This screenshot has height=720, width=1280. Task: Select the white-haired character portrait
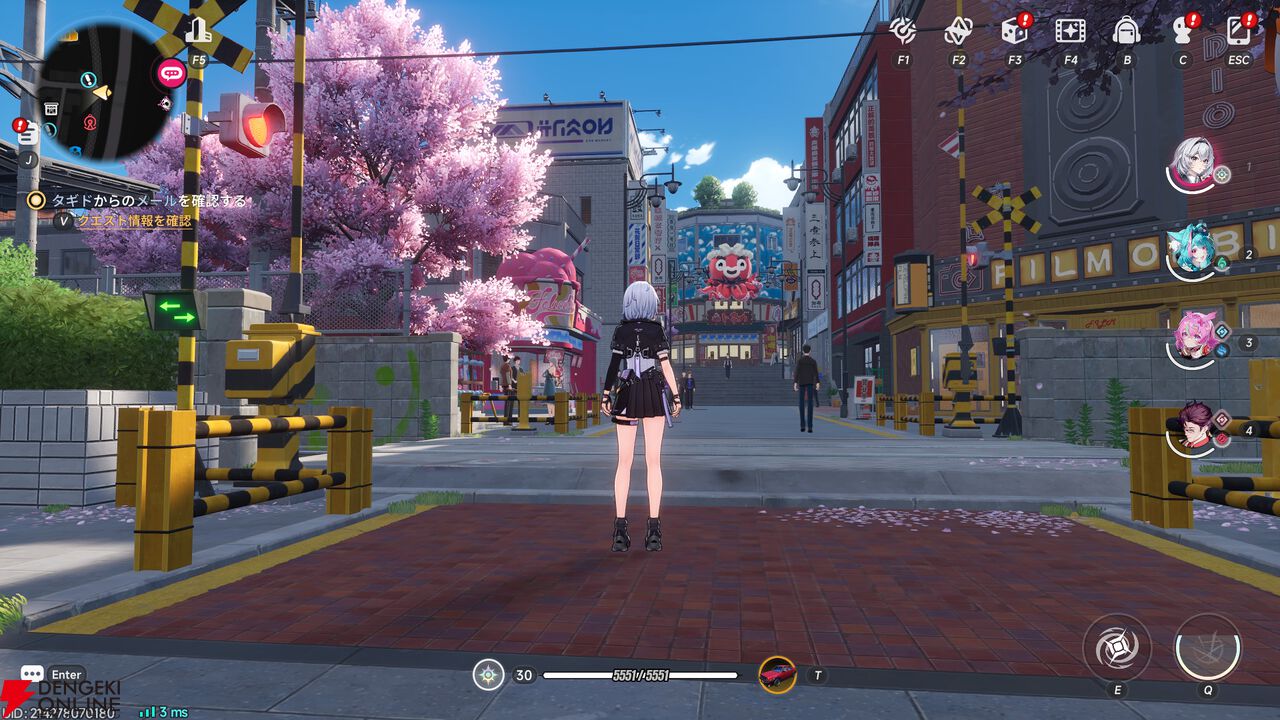pos(1194,162)
